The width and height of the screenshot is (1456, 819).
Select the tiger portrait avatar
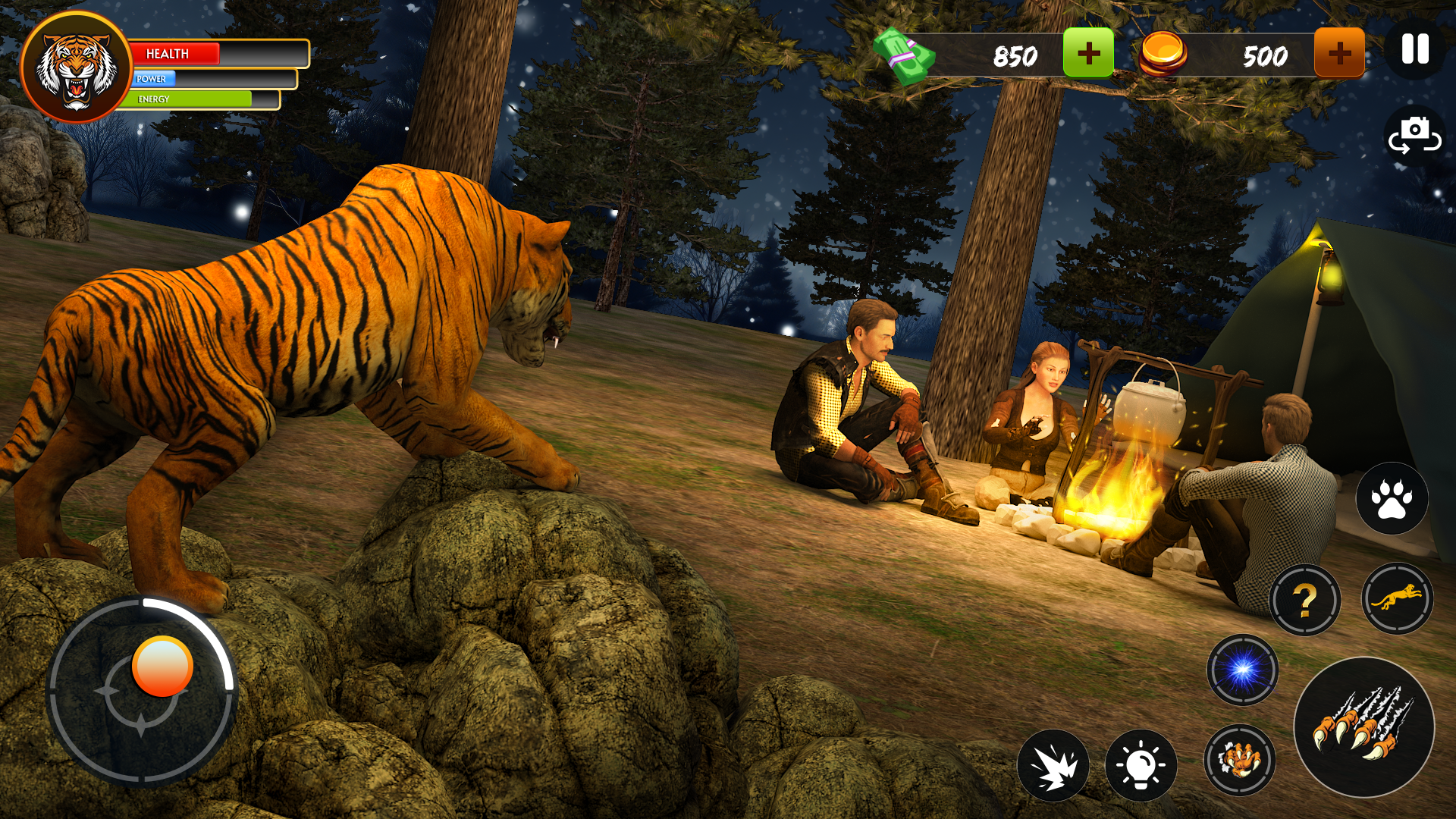click(77, 67)
